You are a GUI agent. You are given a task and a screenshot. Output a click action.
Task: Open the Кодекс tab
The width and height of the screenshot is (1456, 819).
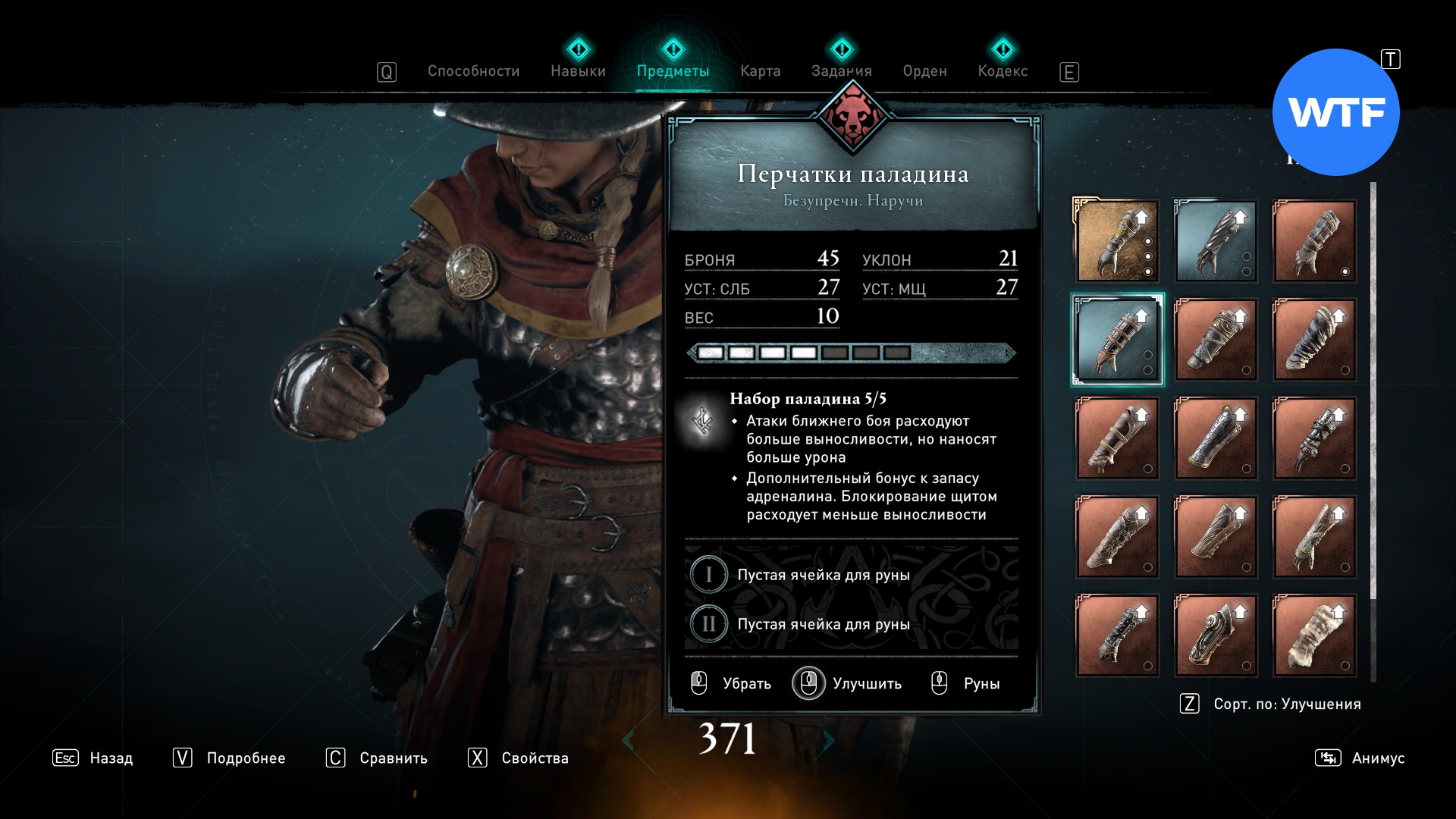point(1003,71)
